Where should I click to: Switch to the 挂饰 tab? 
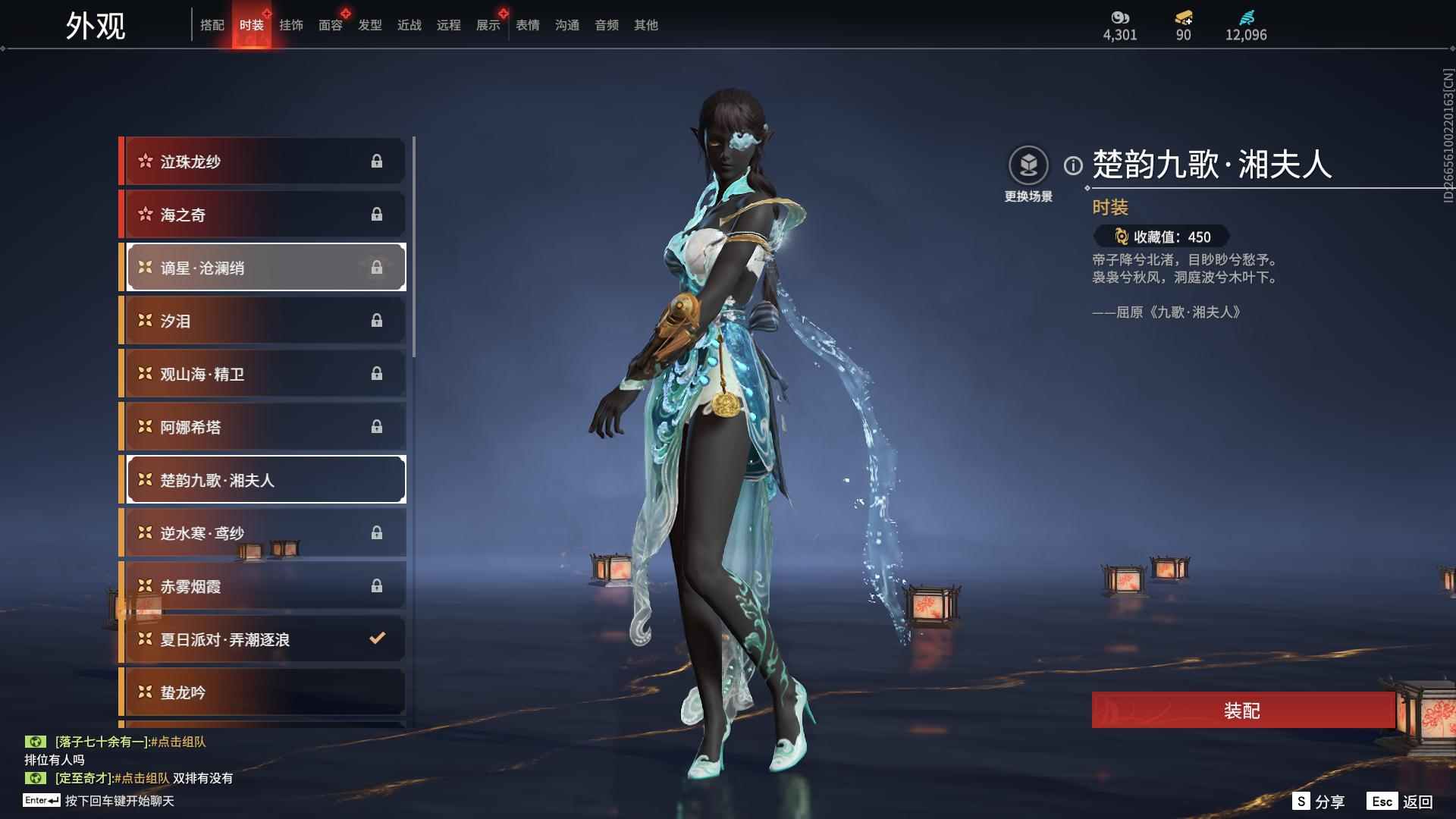(291, 25)
